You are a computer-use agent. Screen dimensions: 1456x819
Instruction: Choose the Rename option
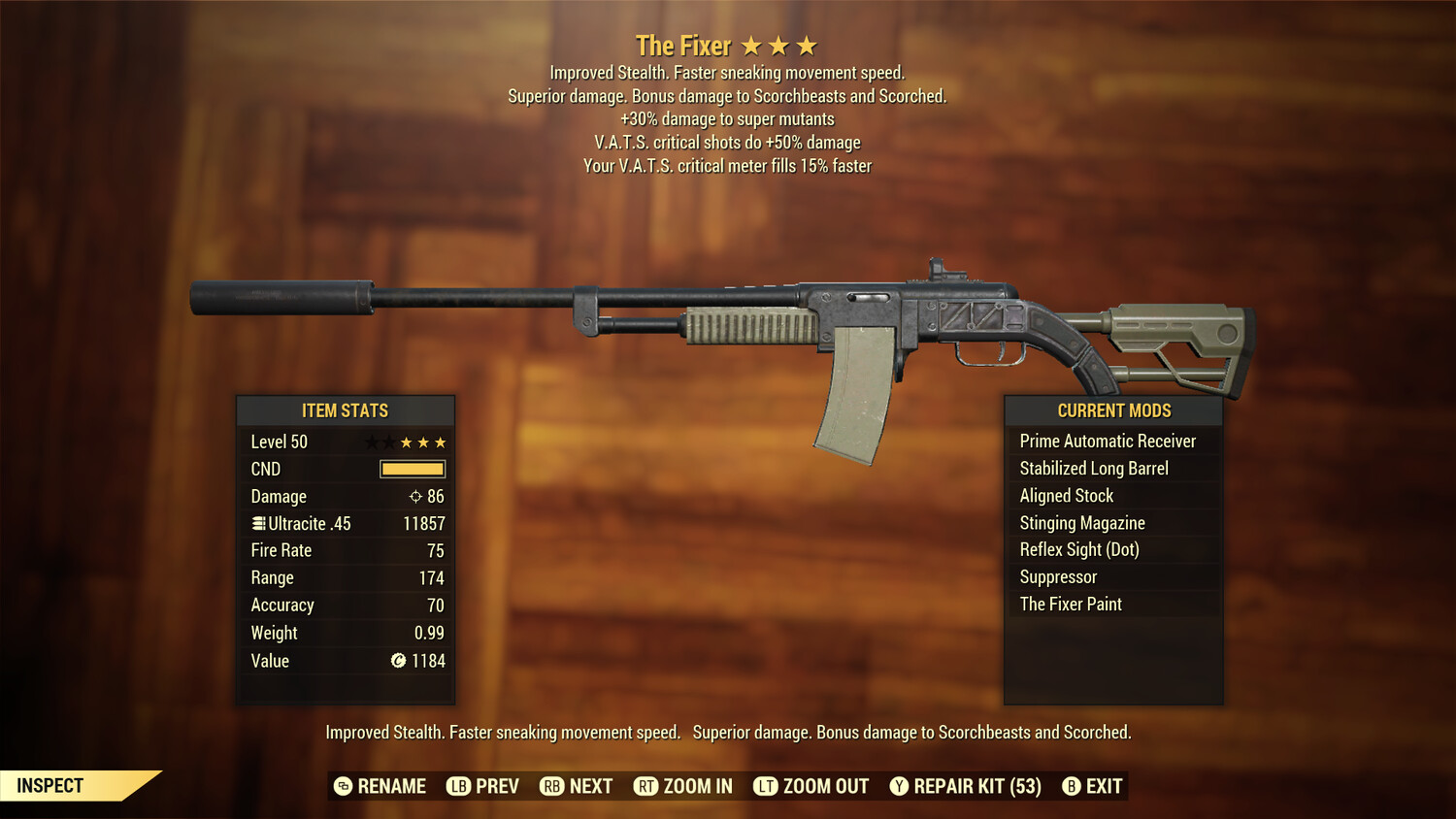pyautogui.click(x=381, y=786)
